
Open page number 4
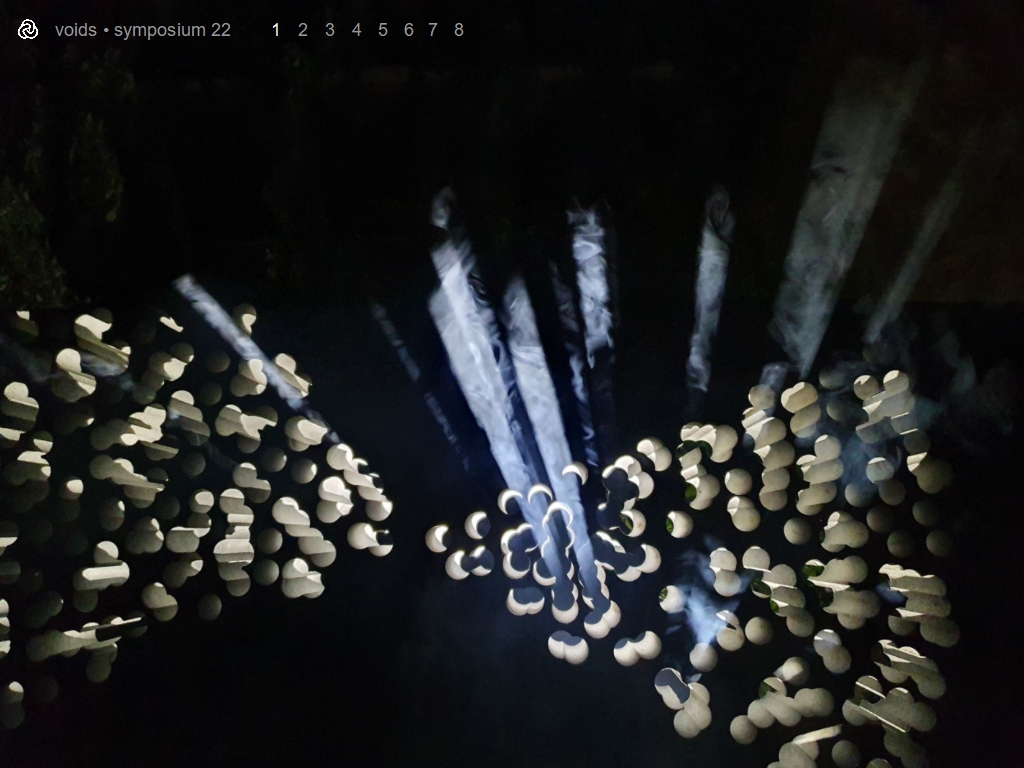(x=356, y=30)
